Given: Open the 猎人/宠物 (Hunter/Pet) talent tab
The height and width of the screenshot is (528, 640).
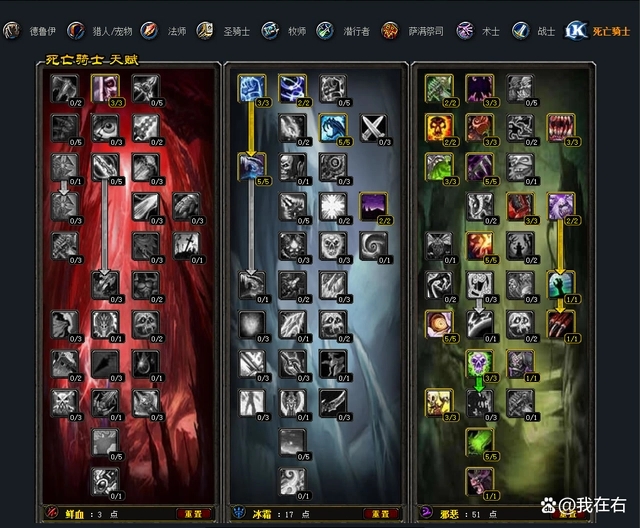Looking at the screenshot, I should pos(99,31).
